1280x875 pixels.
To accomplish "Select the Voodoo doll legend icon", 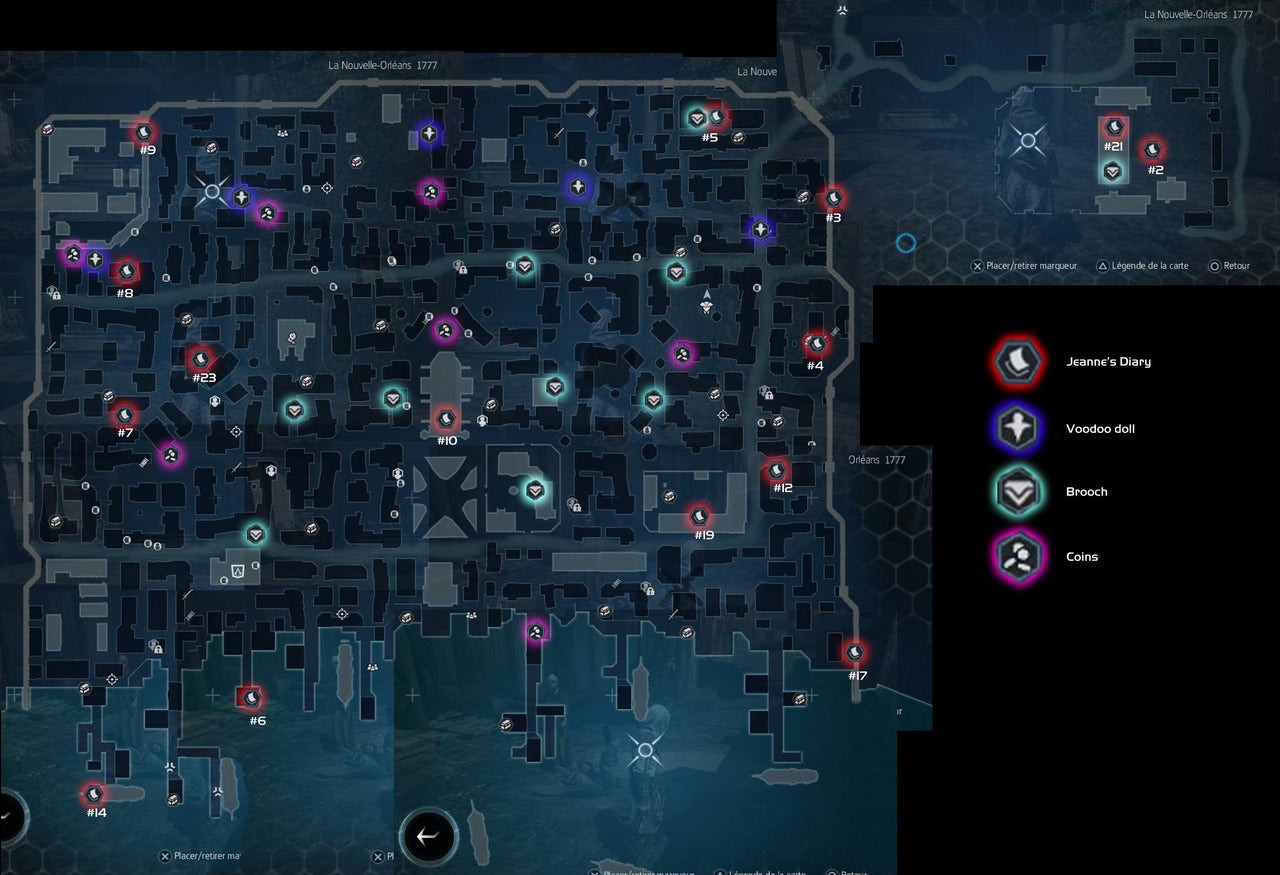I will tap(1018, 428).
